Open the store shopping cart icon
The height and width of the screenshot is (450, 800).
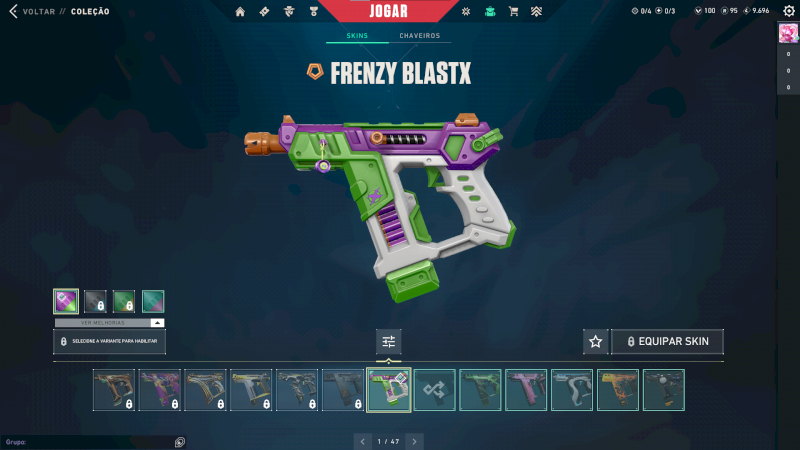click(x=513, y=12)
